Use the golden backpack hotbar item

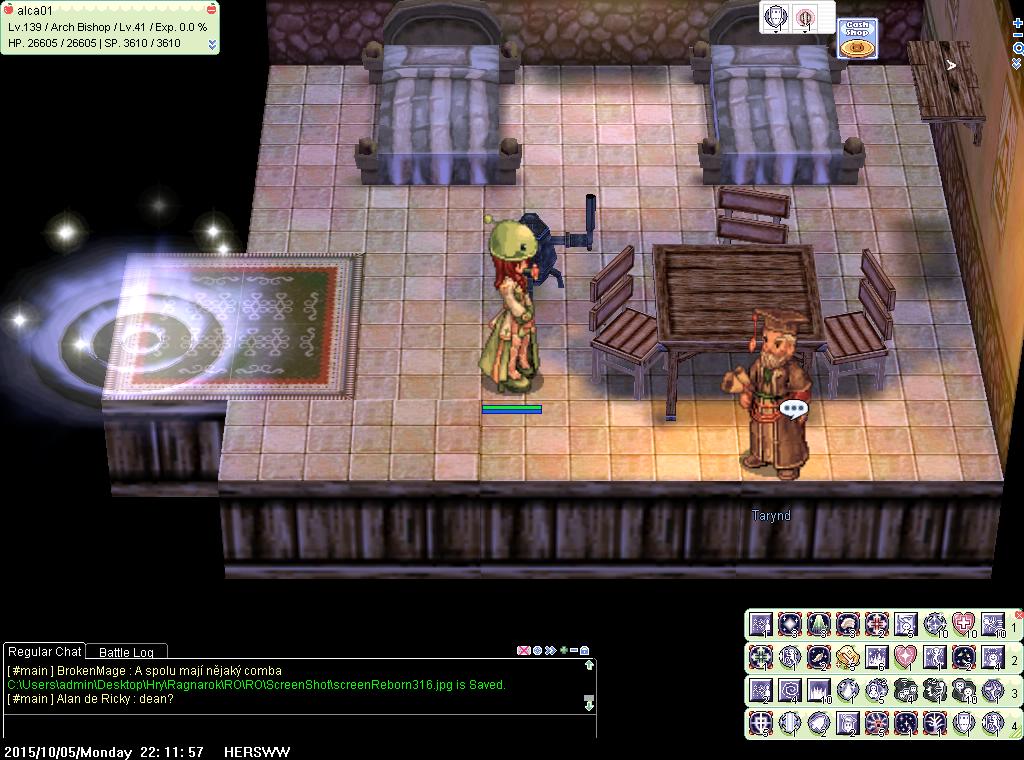[848, 657]
